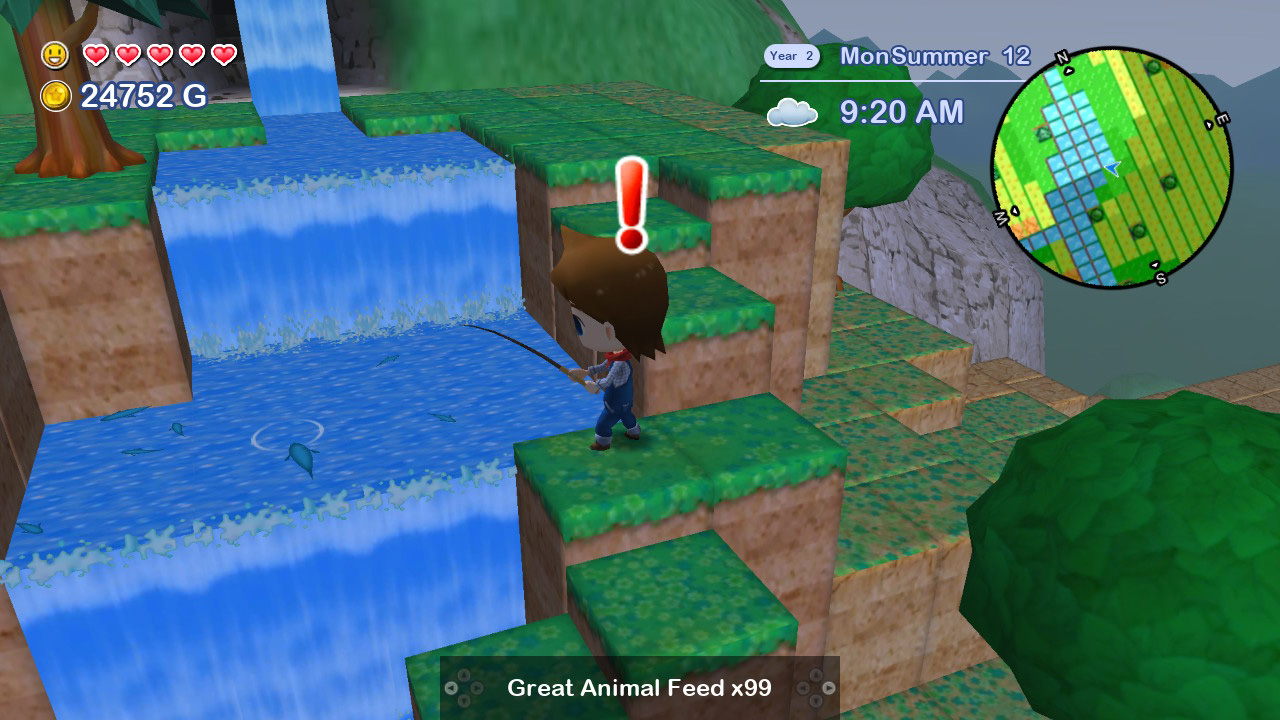Click the 9:20 AM time display
This screenshot has height=720, width=1280.
tap(900, 113)
